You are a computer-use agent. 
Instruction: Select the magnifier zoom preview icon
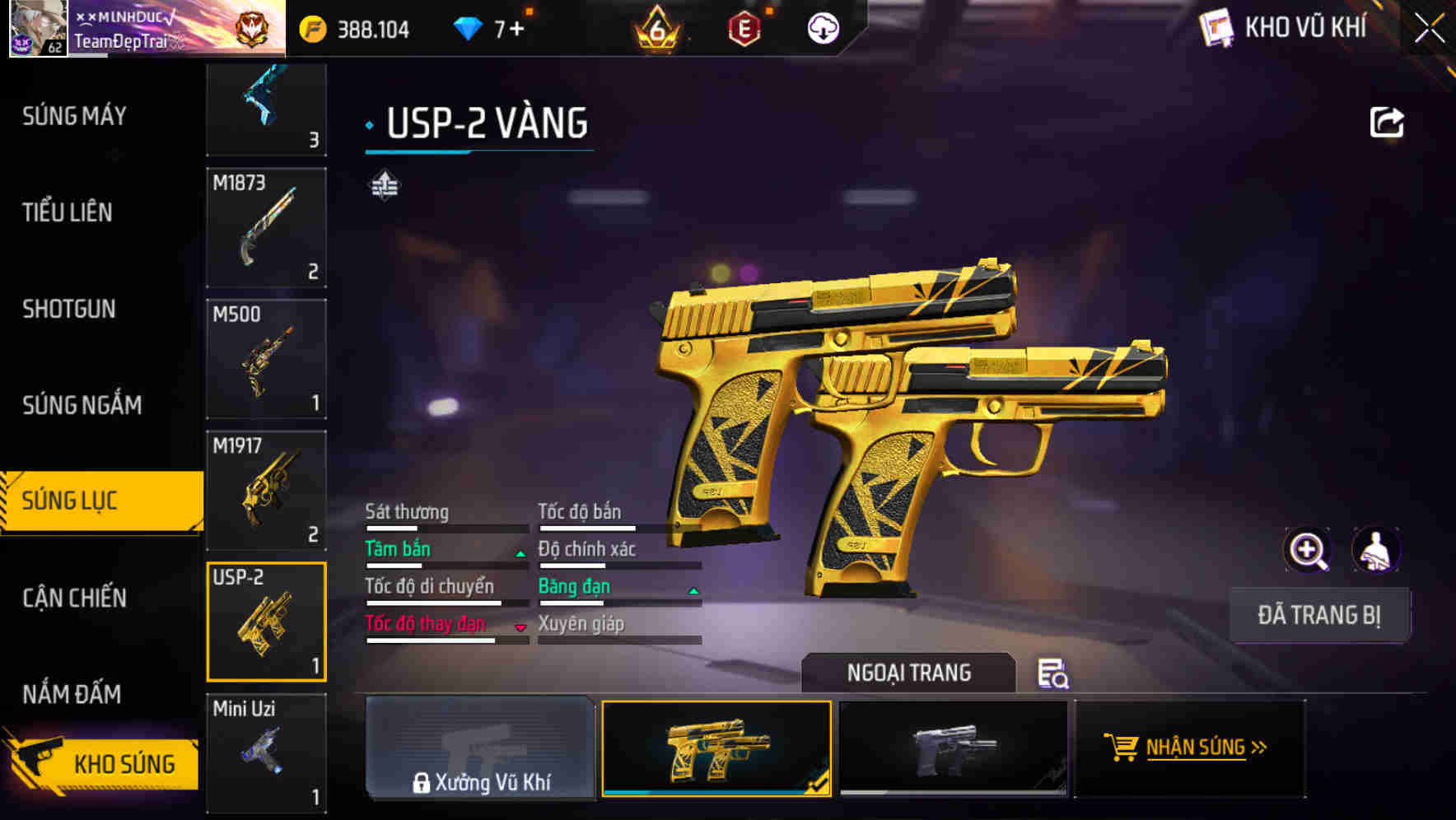coord(1308,550)
